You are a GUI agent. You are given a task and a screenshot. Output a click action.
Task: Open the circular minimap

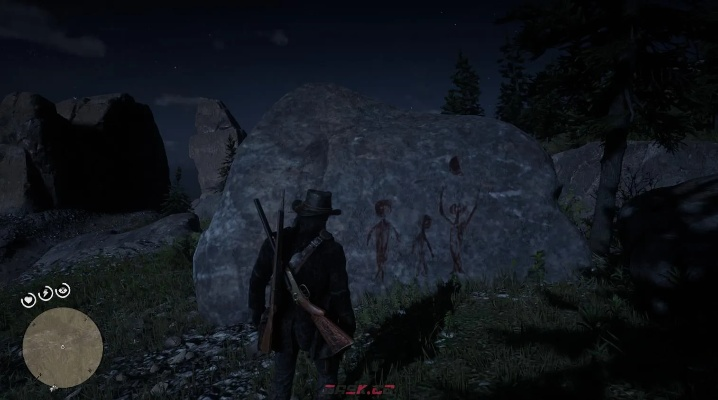tap(62, 347)
